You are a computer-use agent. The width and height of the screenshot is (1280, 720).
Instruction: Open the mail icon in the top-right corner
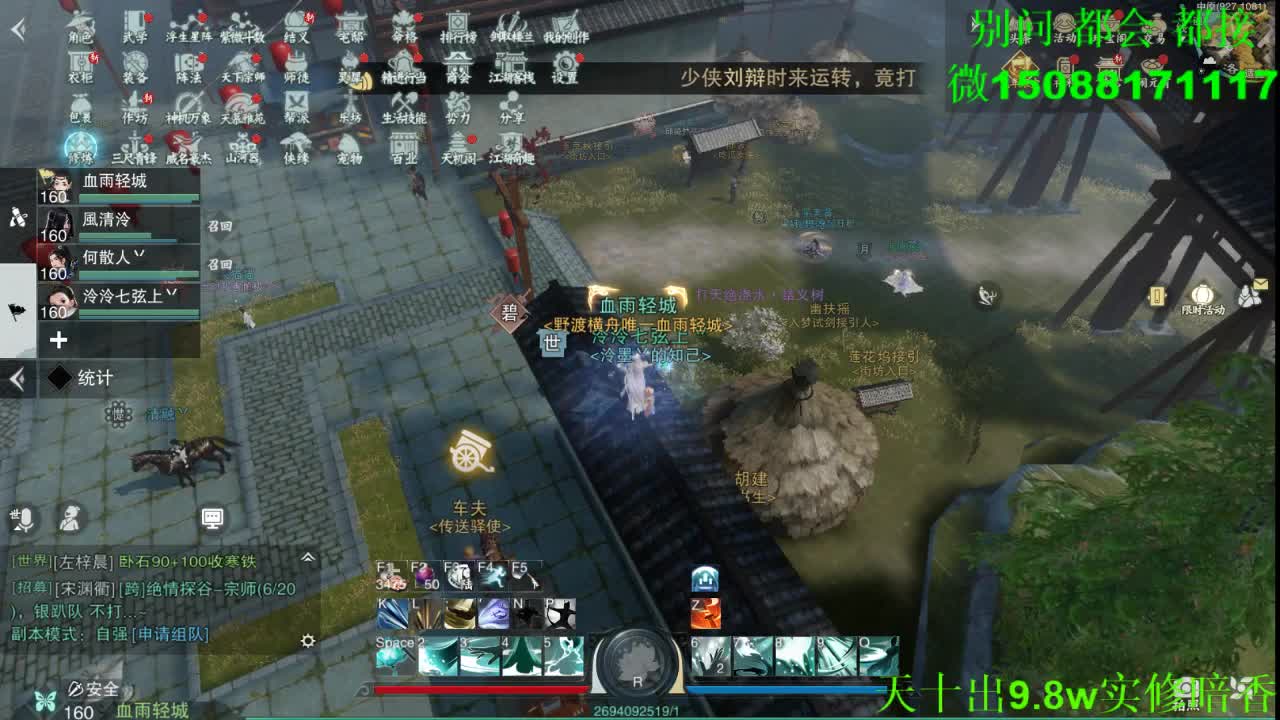pos(1261,284)
